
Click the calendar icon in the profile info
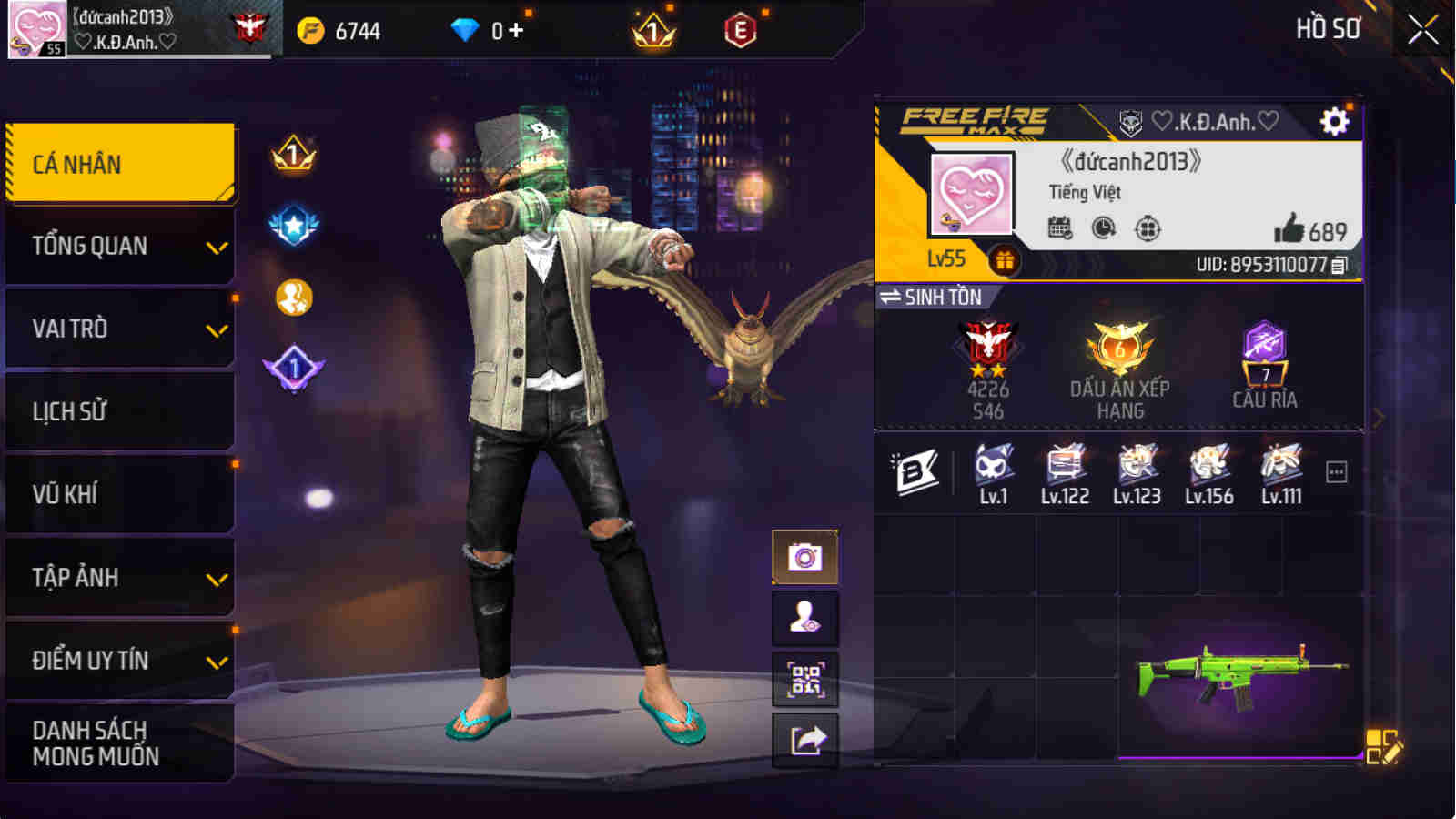click(1057, 229)
